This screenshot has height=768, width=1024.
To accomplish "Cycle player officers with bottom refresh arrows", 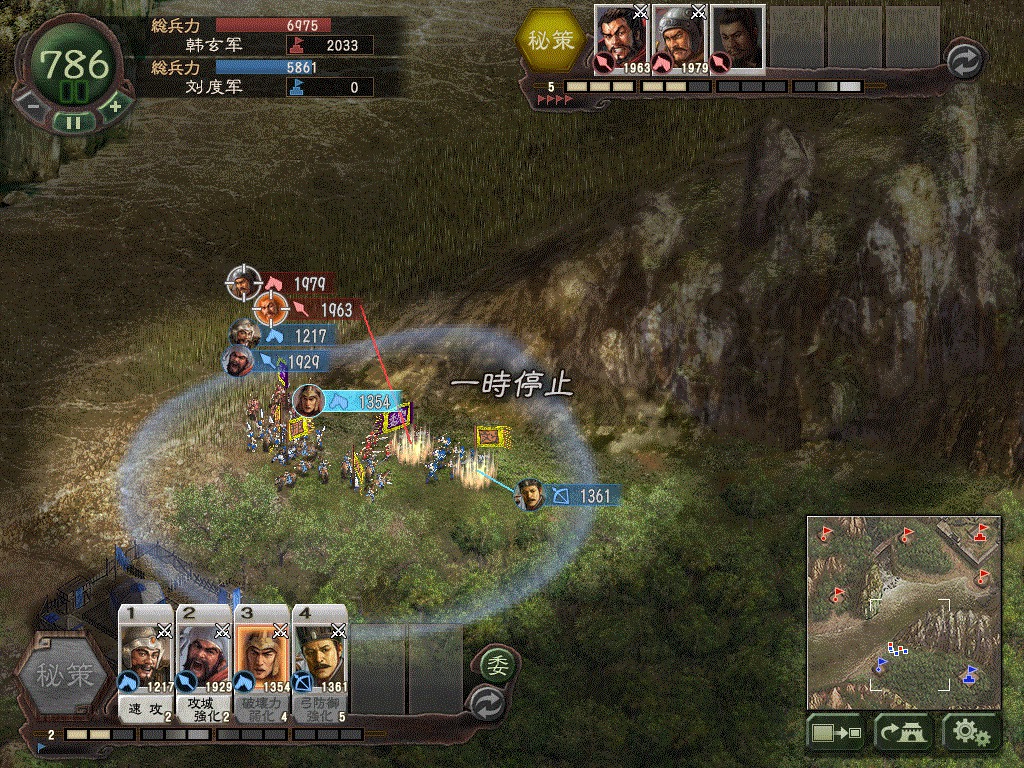I will point(488,699).
